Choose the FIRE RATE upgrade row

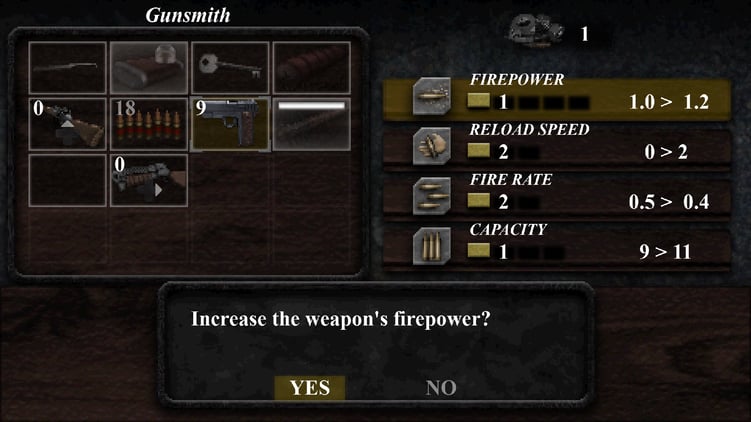click(564, 193)
